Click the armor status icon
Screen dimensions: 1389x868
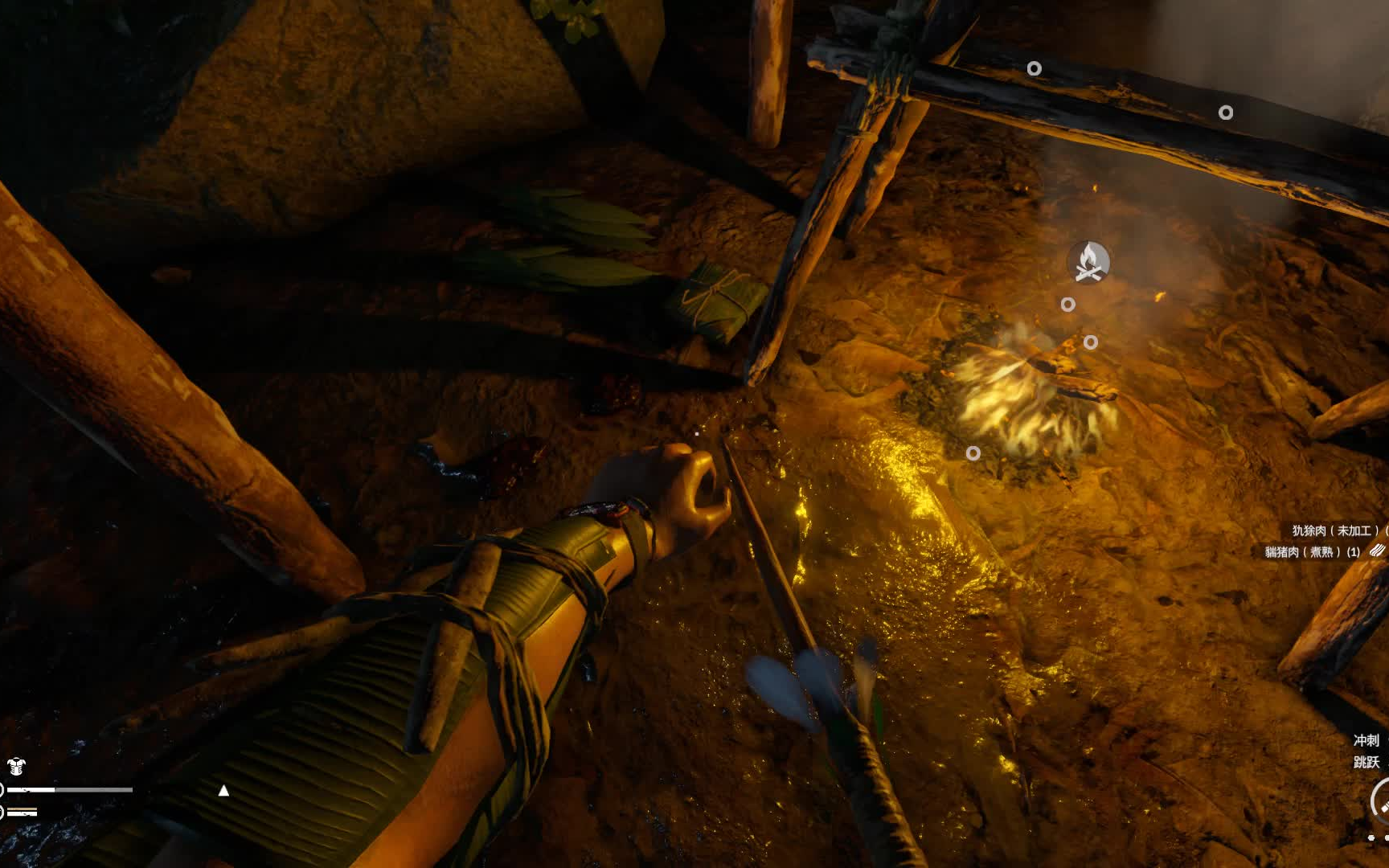tap(16, 766)
